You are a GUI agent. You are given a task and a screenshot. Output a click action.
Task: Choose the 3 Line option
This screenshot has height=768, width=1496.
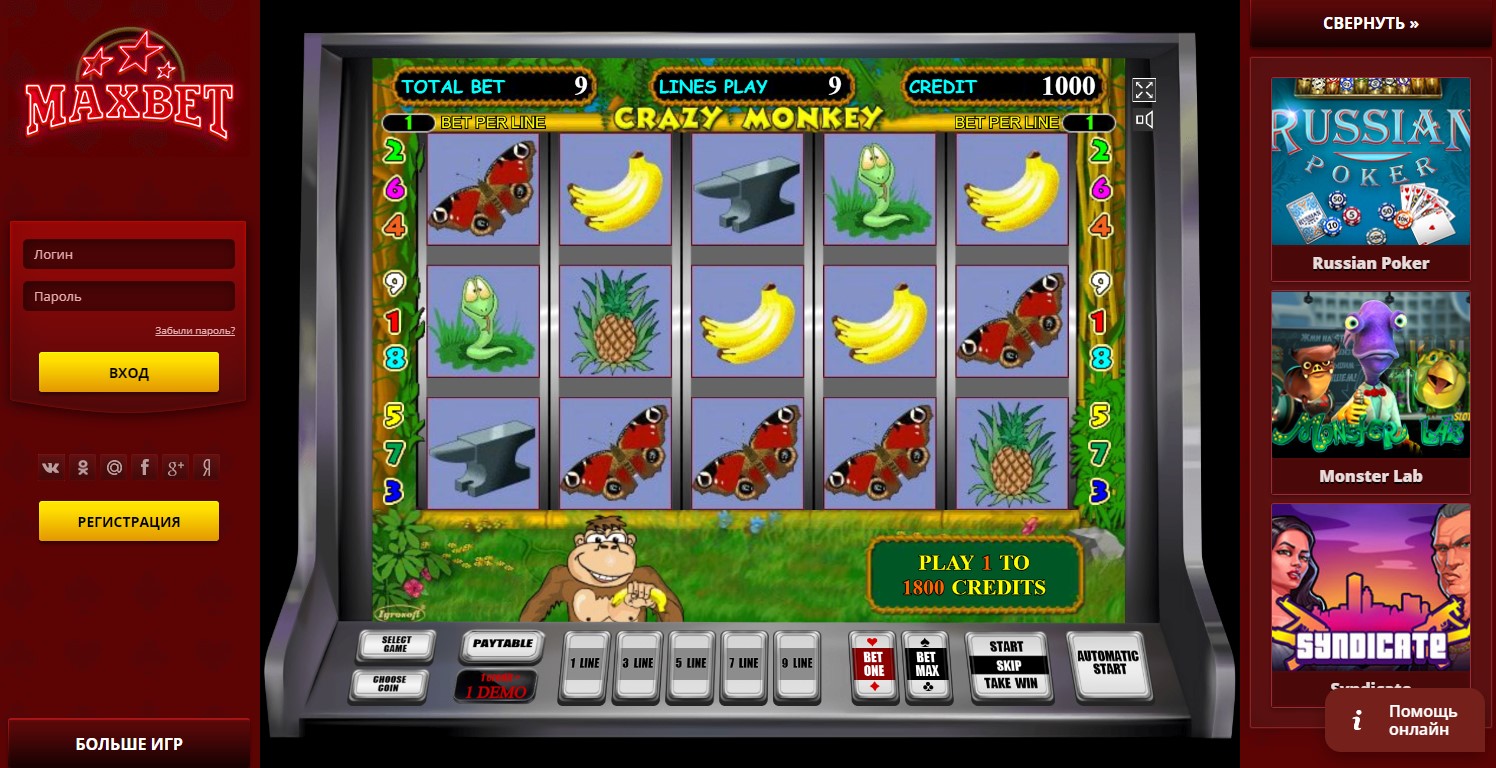click(x=637, y=663)
